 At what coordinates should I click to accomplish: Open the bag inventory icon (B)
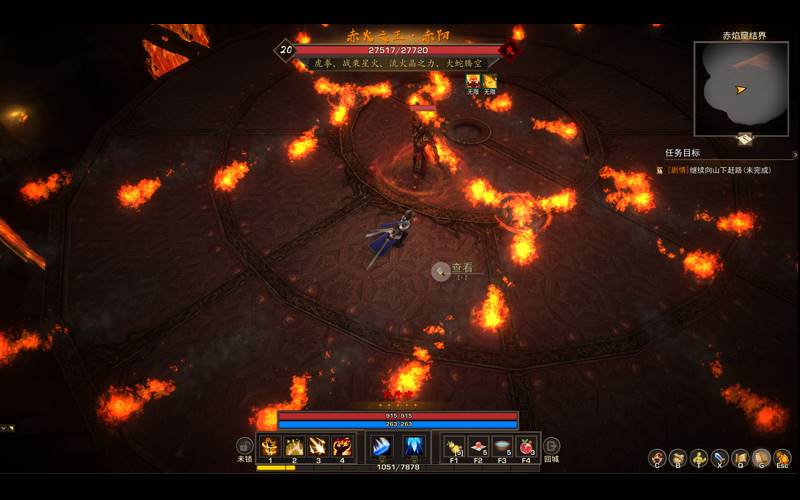coord(678,458)
